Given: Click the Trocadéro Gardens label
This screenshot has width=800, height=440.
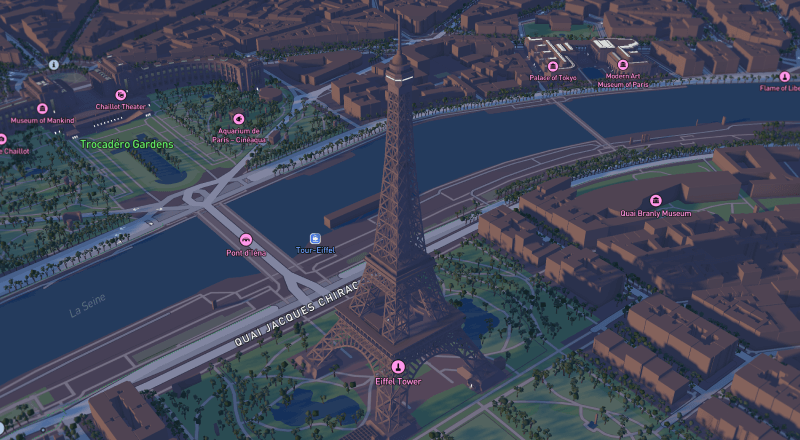Looking at the screenshot, I should (127, 144).
